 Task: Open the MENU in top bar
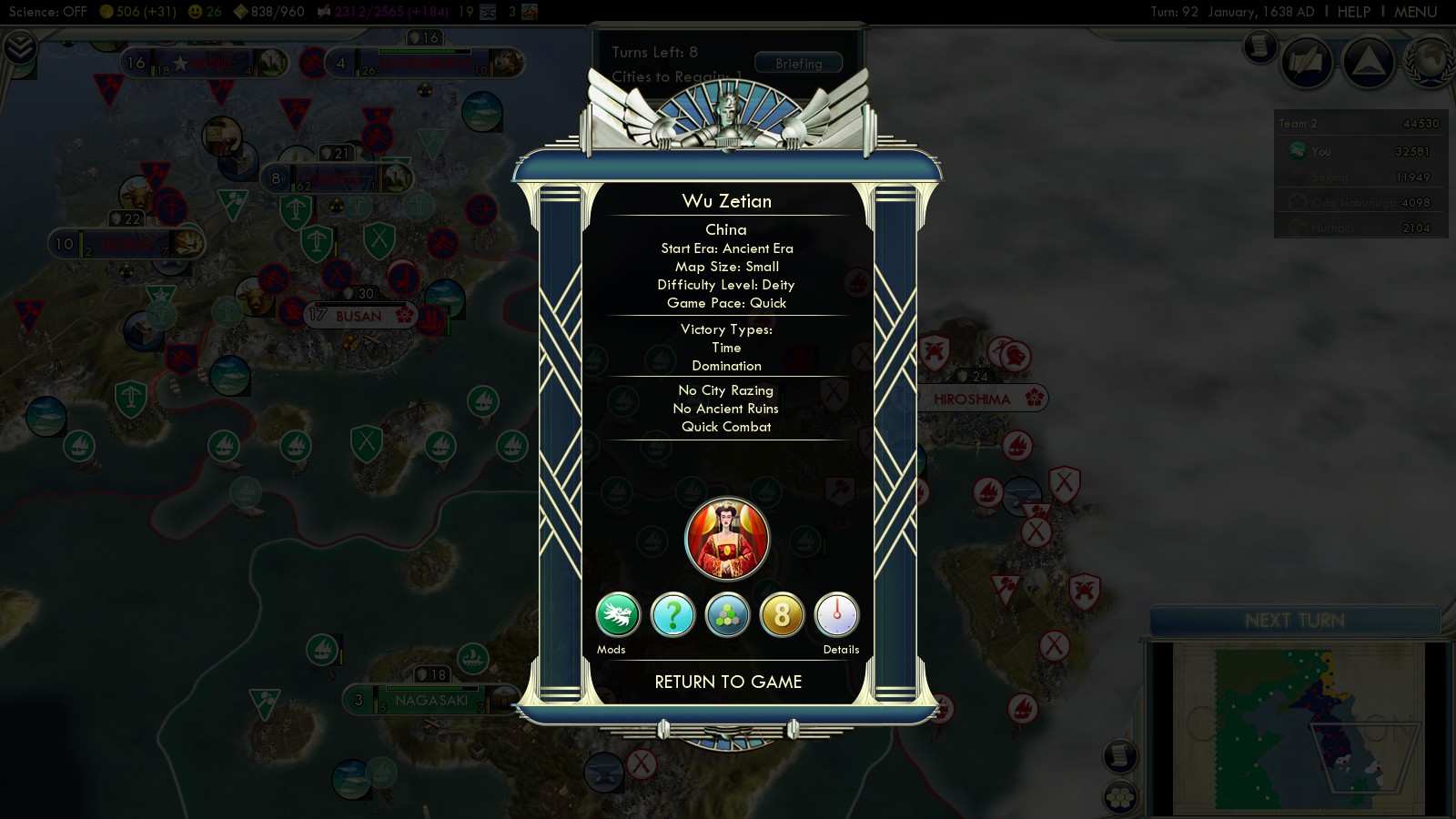click(1415, 12)
